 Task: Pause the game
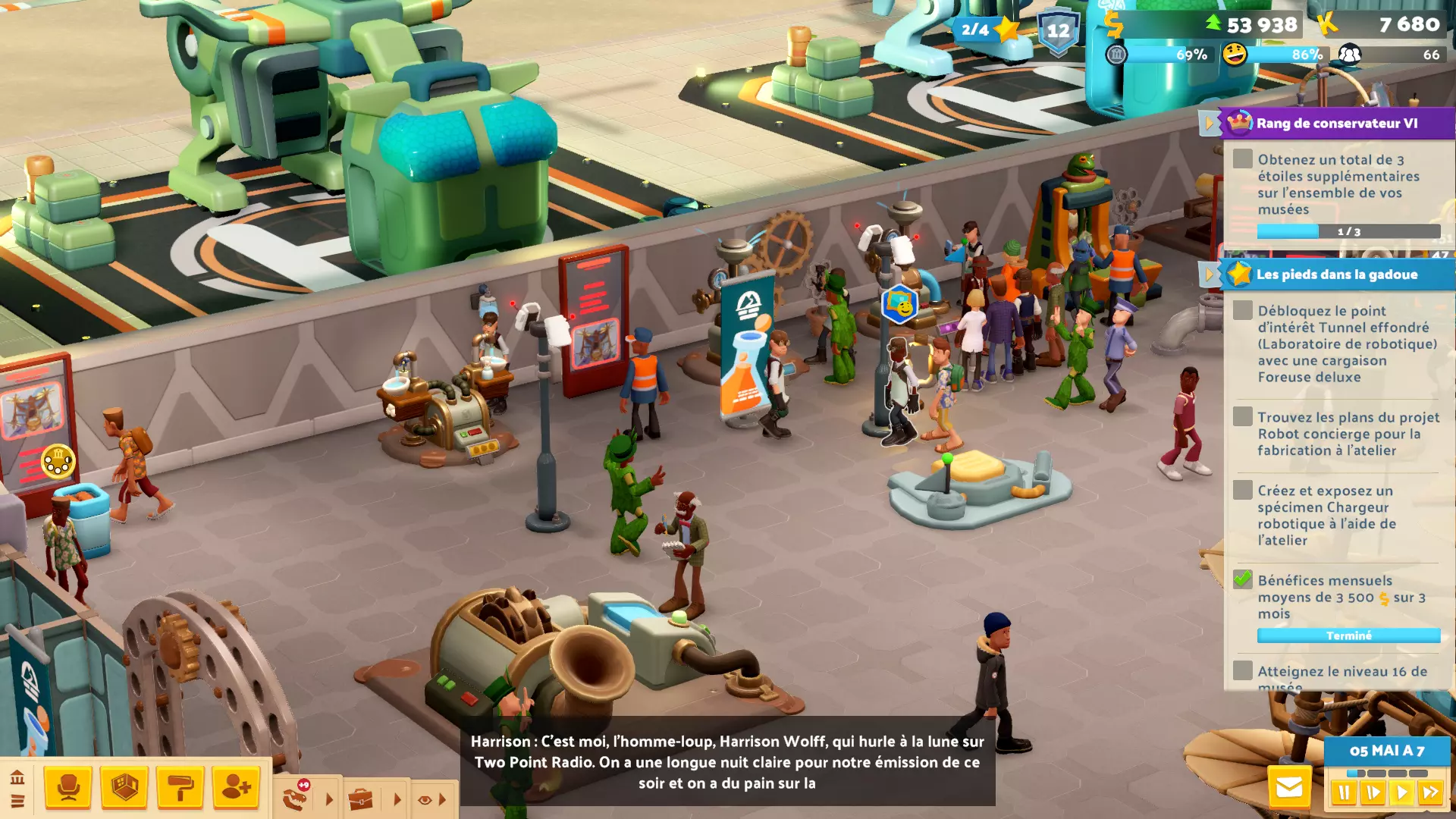point(1344,793)
